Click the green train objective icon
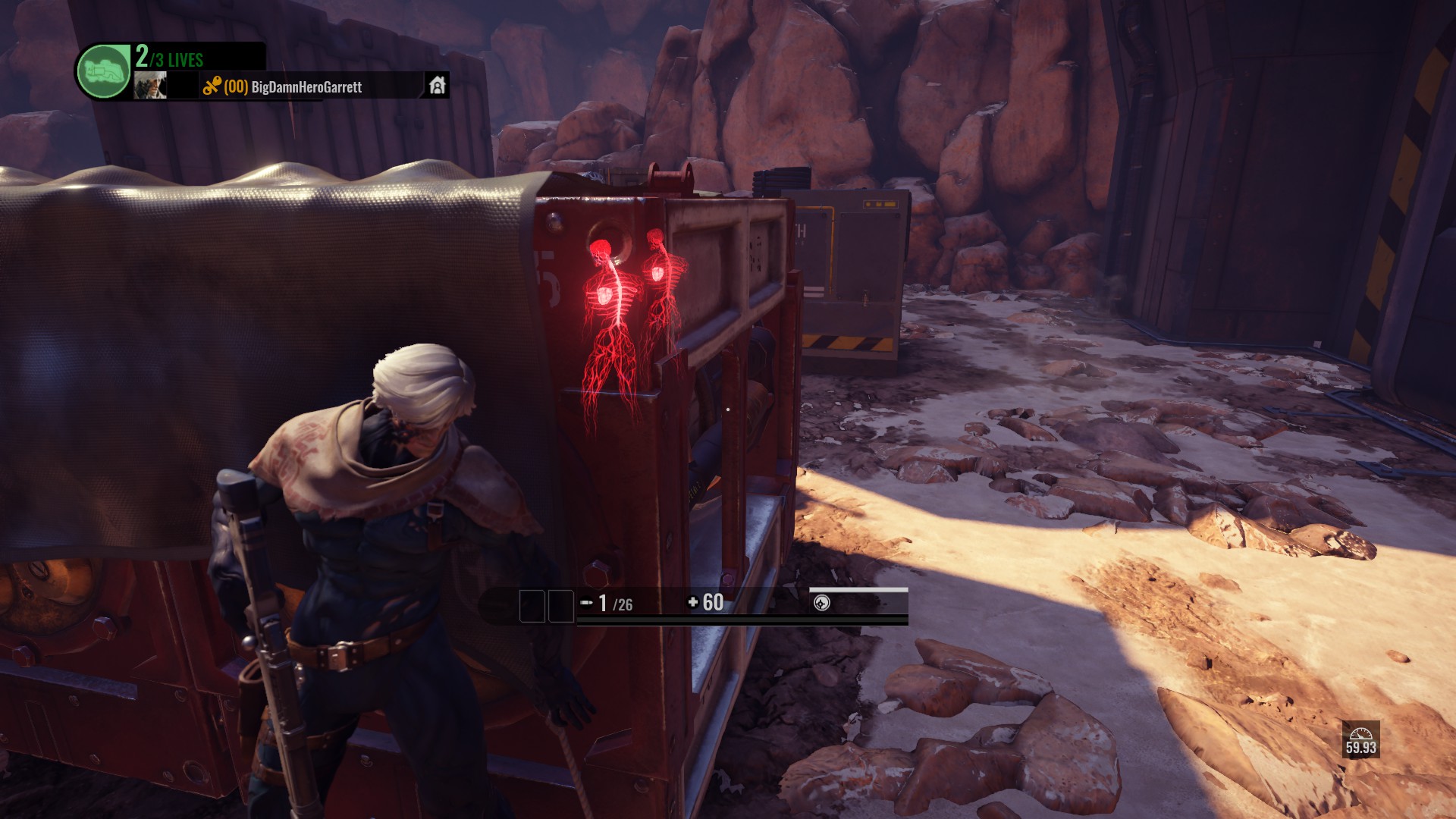This screenshot has height=819, width=1456. (x=104, y=72)
